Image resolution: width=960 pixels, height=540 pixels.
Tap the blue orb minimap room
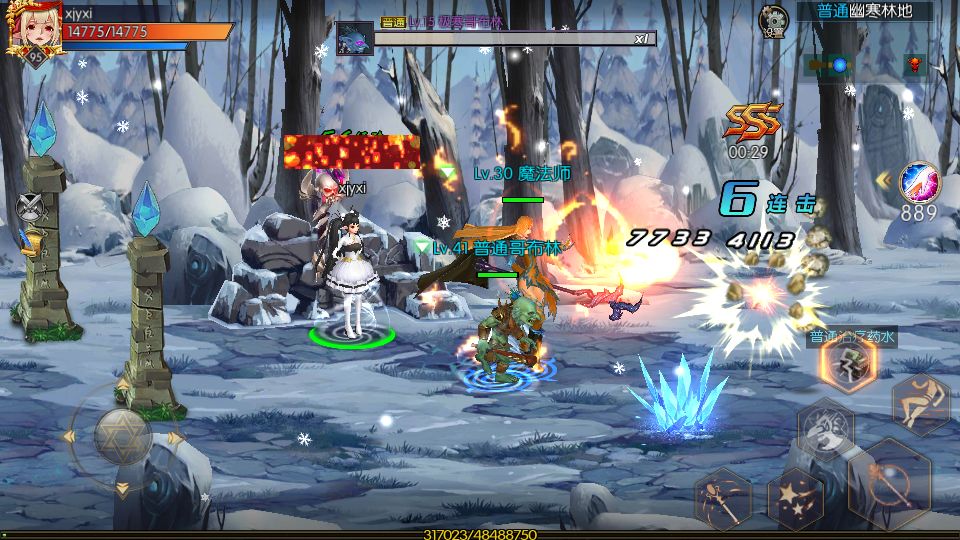(x=839, y=65)
